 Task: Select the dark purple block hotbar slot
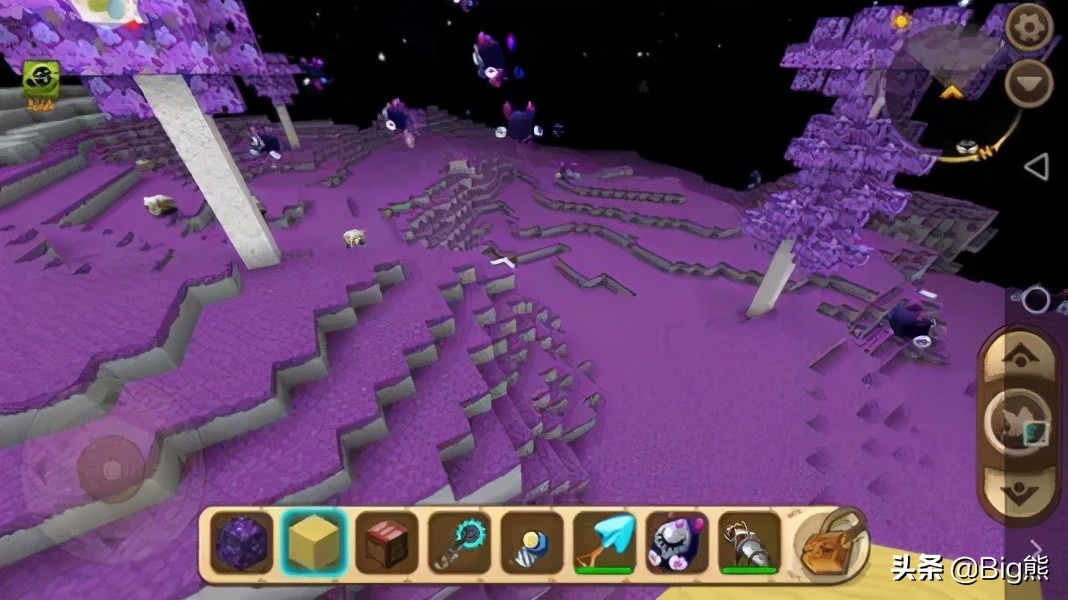coord(242,544)
